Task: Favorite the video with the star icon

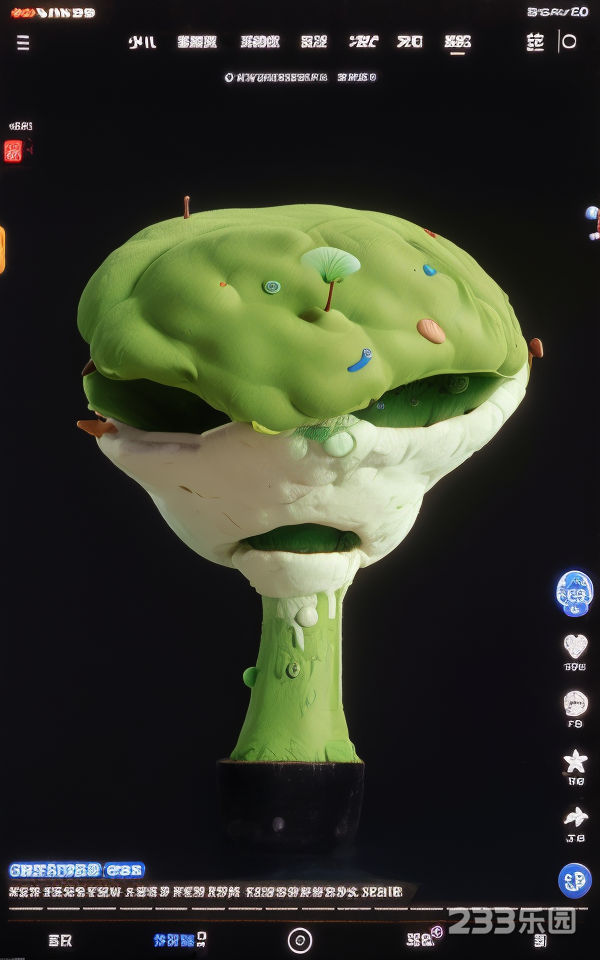Action: [x=575, y=762]
